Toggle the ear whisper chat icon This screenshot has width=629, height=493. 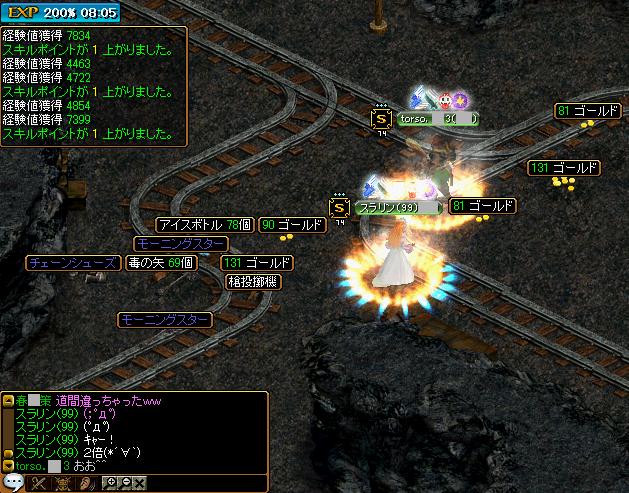(87, 483)
